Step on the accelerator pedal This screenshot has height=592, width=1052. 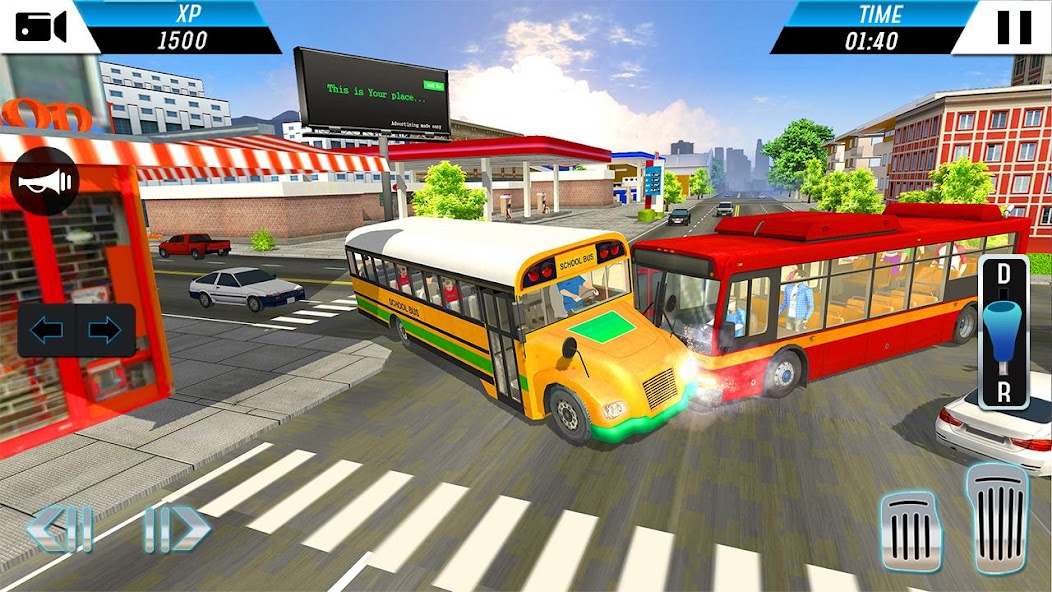(996, 517)
